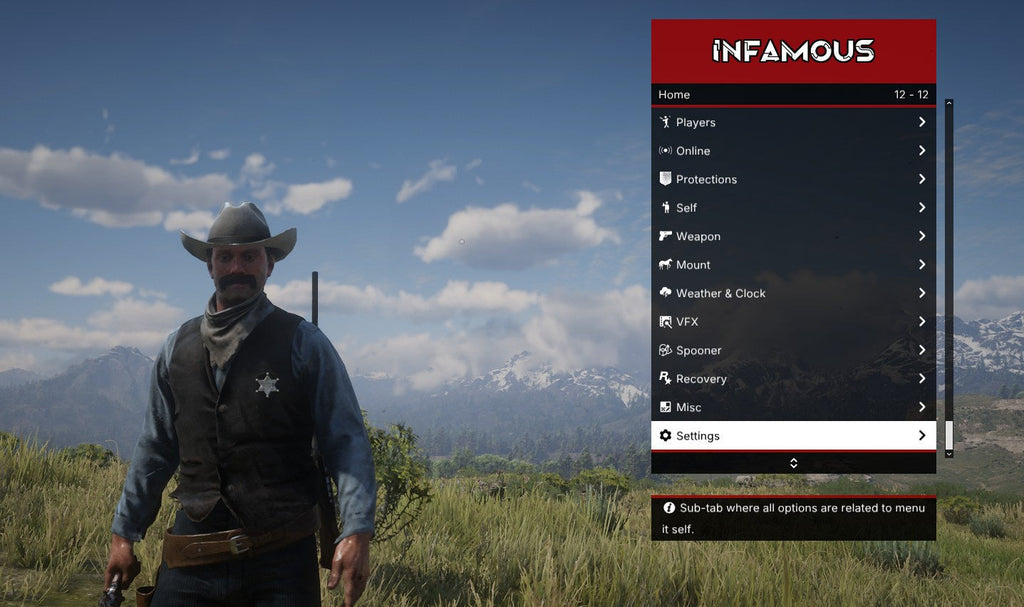Image resolution: width=1024 pixels, height=607 pixels.
Task: Choose the VFX menu entry
Action: pos(793,322)
